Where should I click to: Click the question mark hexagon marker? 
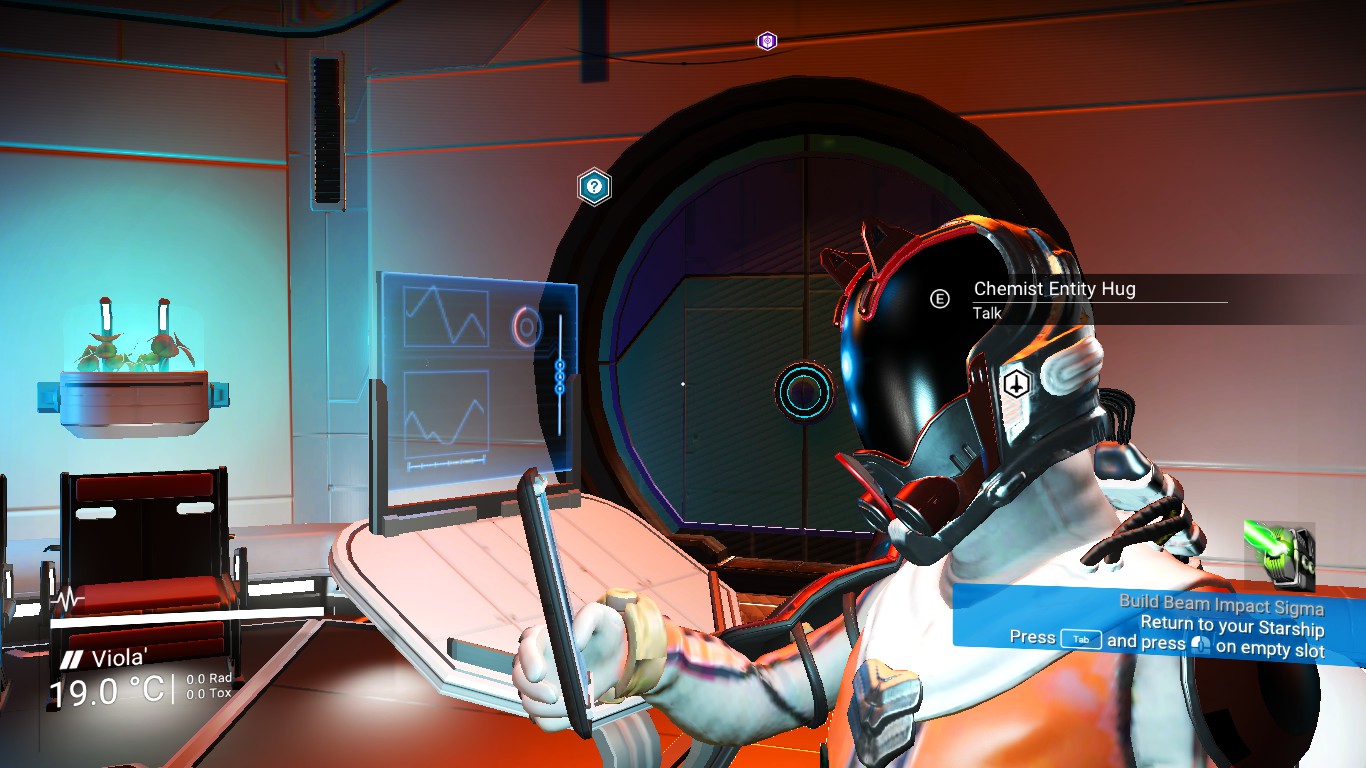(x=594, y=186)
